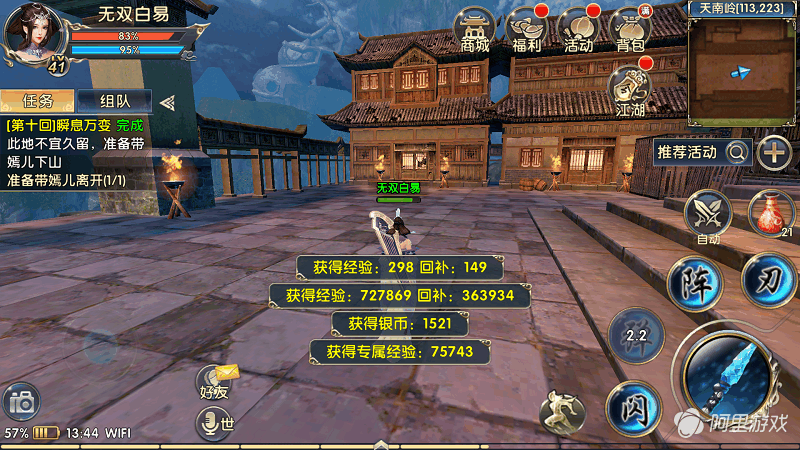Expand the round plus button
Viewport: 800px width, 450px height.
point(774,152)
